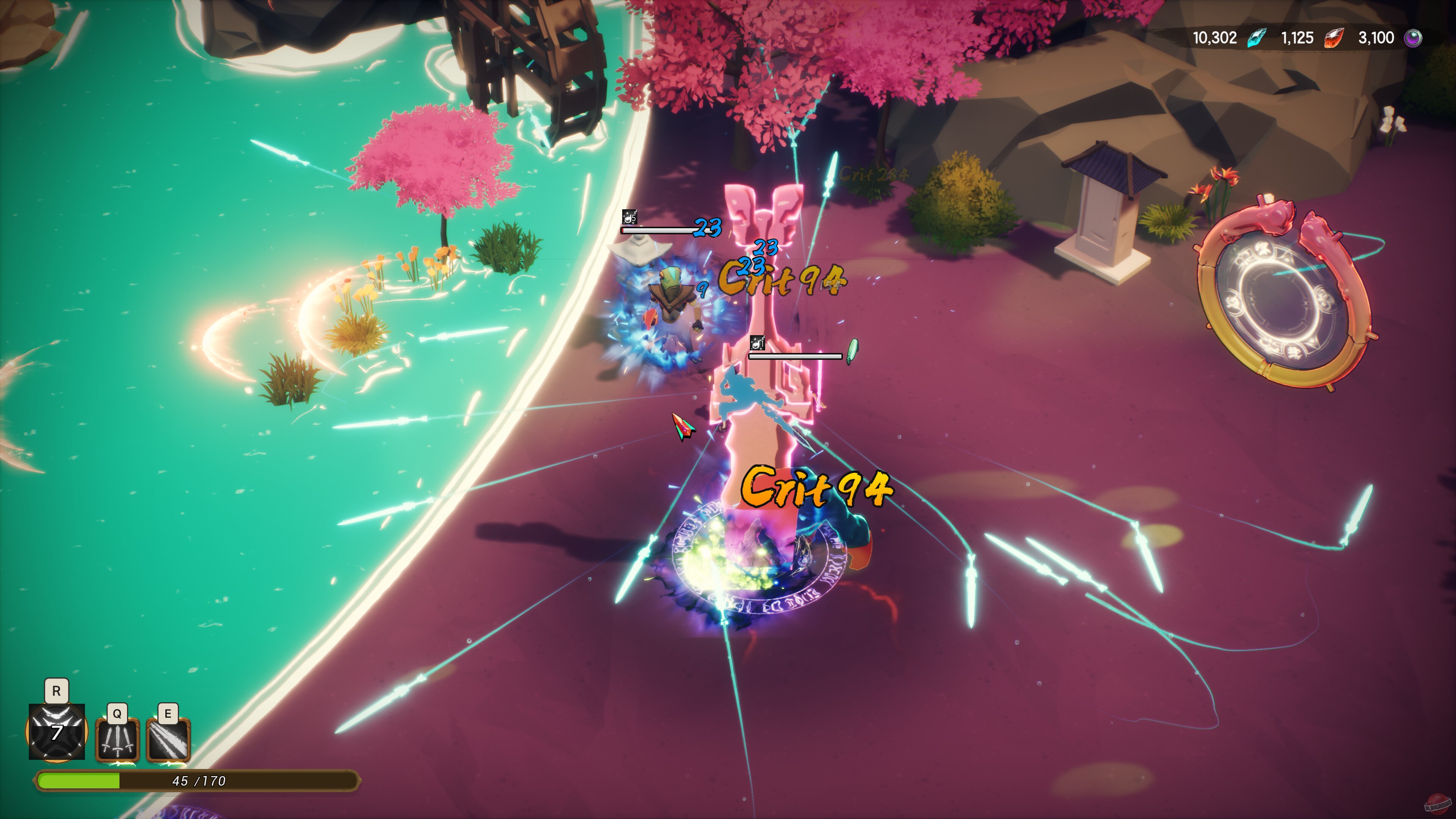Click the cooldown counter showing 7

(56, 733)
